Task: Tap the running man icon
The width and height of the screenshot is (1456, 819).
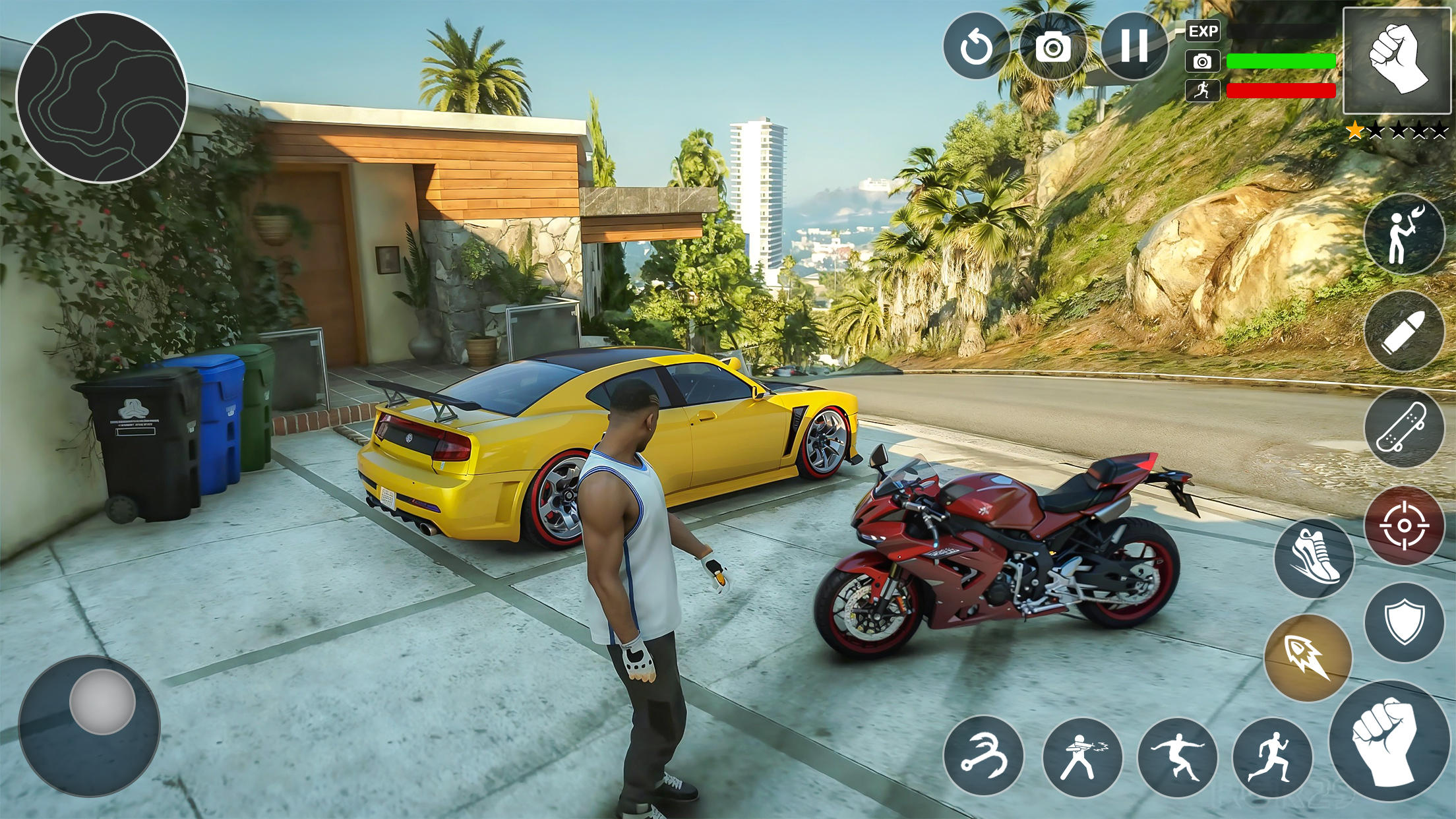Action: click(1271, 757)
